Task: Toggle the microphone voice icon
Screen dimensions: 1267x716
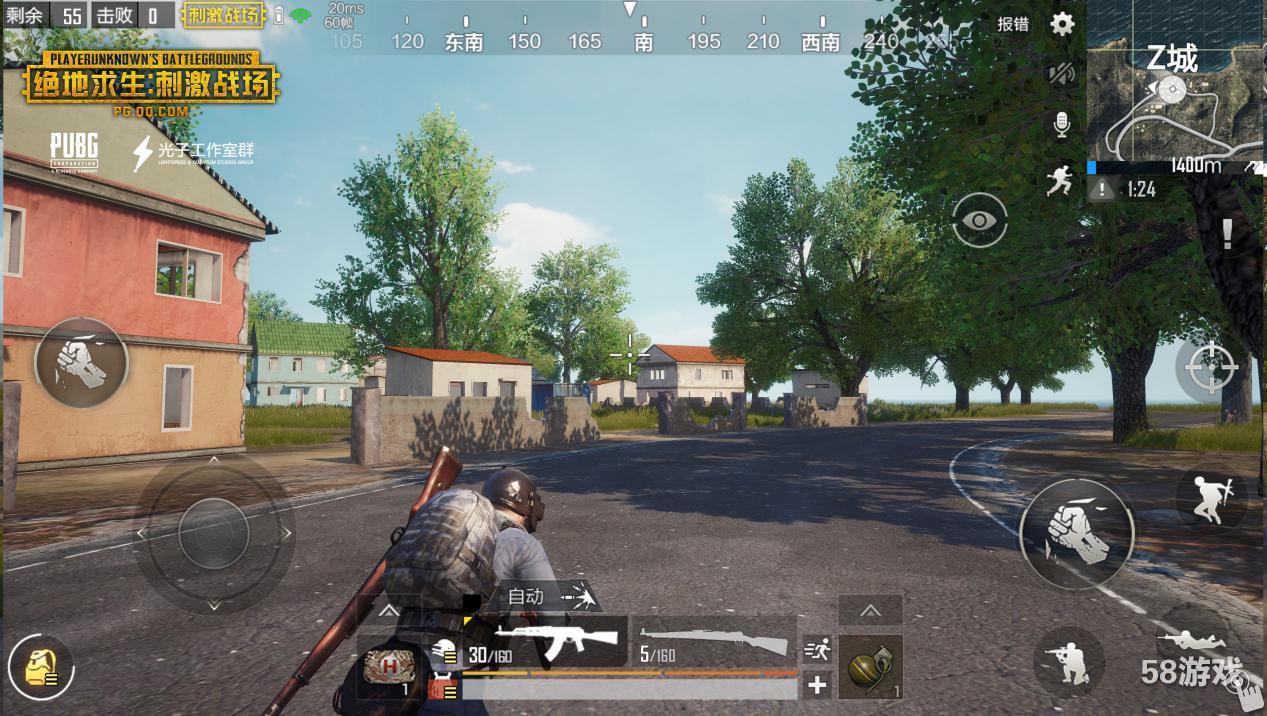Action: 1061,125
